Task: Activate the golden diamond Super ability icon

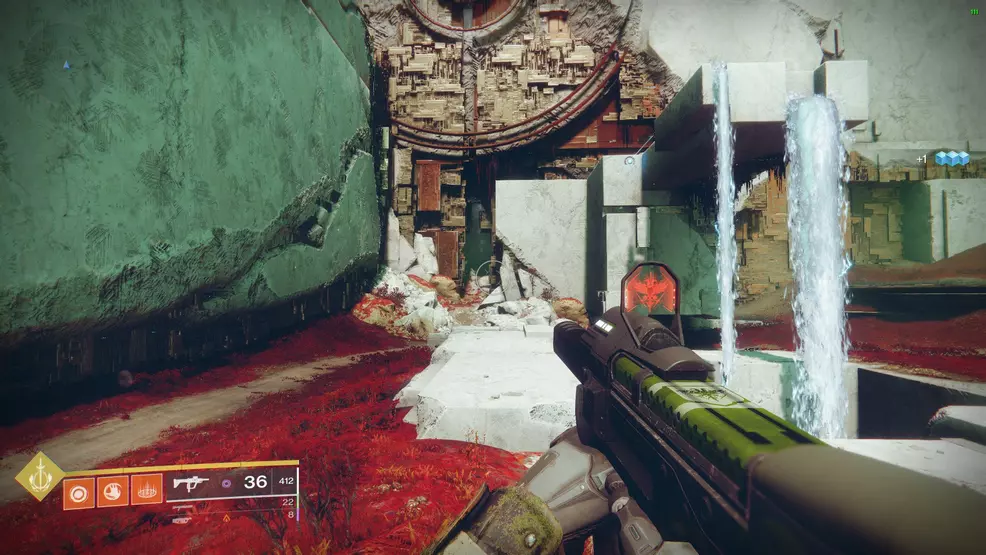Action: (x=40, y=476)
